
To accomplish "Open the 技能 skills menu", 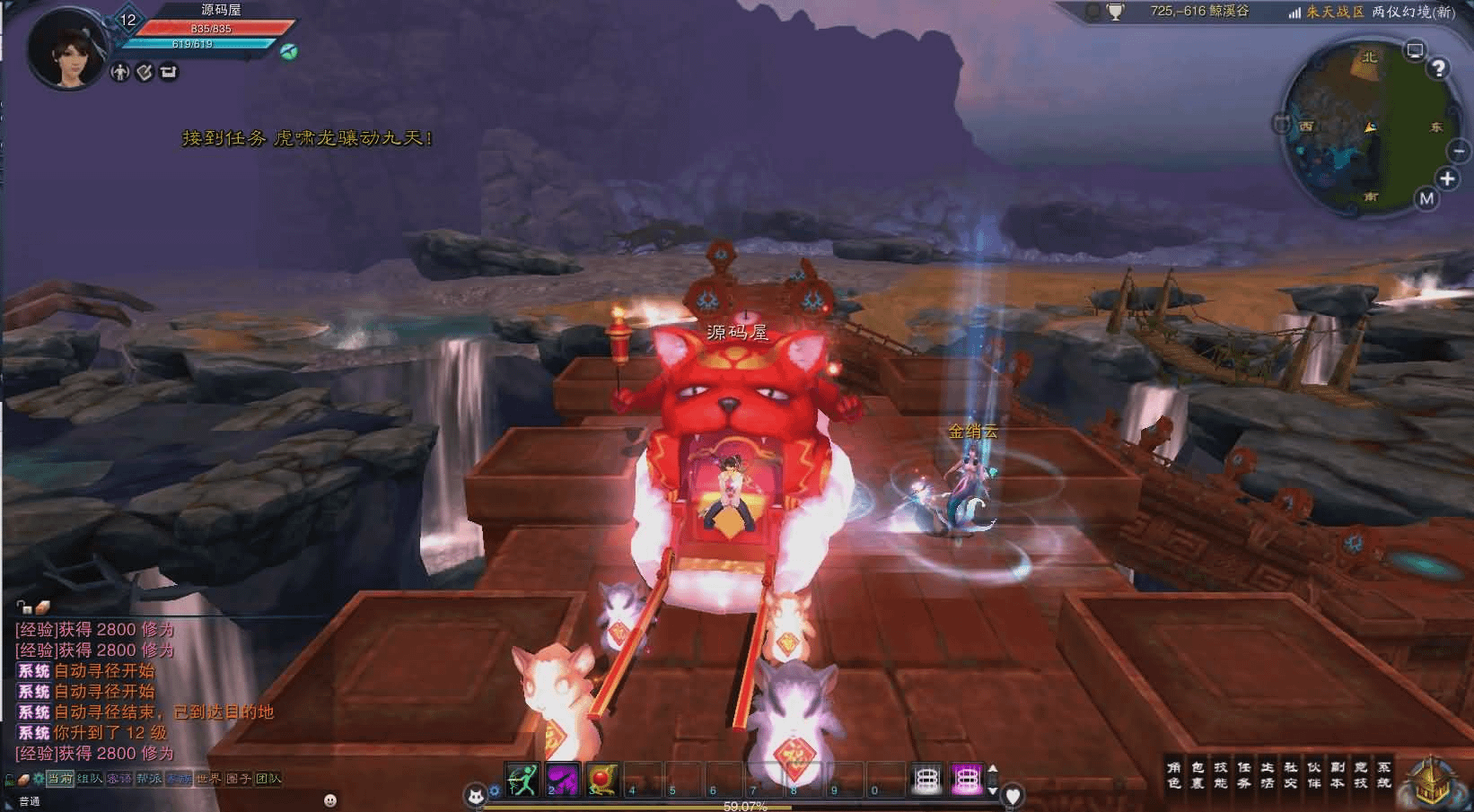I will pyautogui.click(x=1221, y=775).
